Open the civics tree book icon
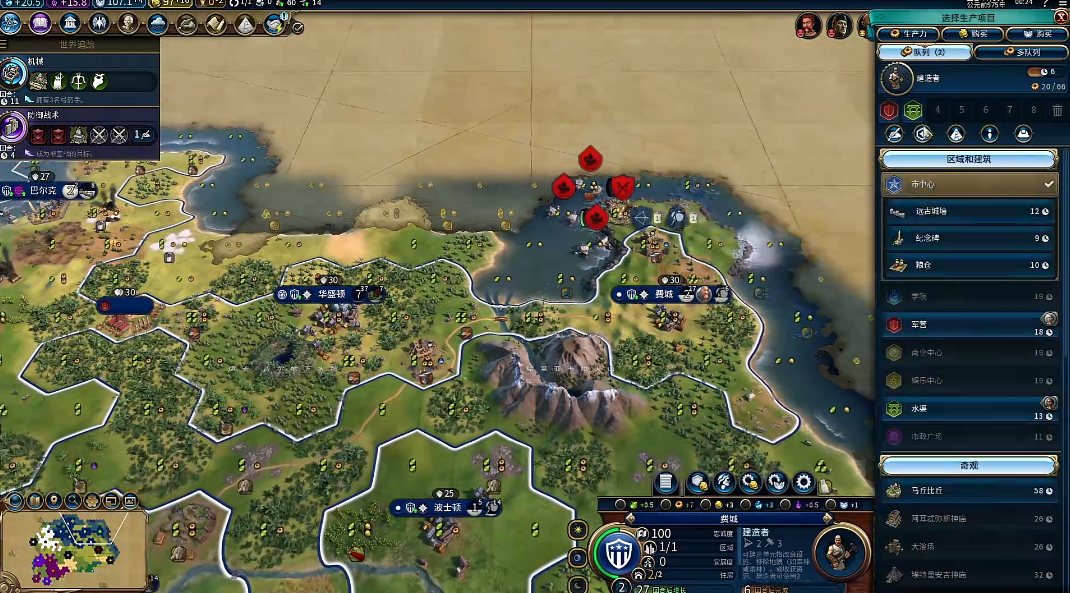This screenshot has height=593, width=1070. tap(41, 23)
